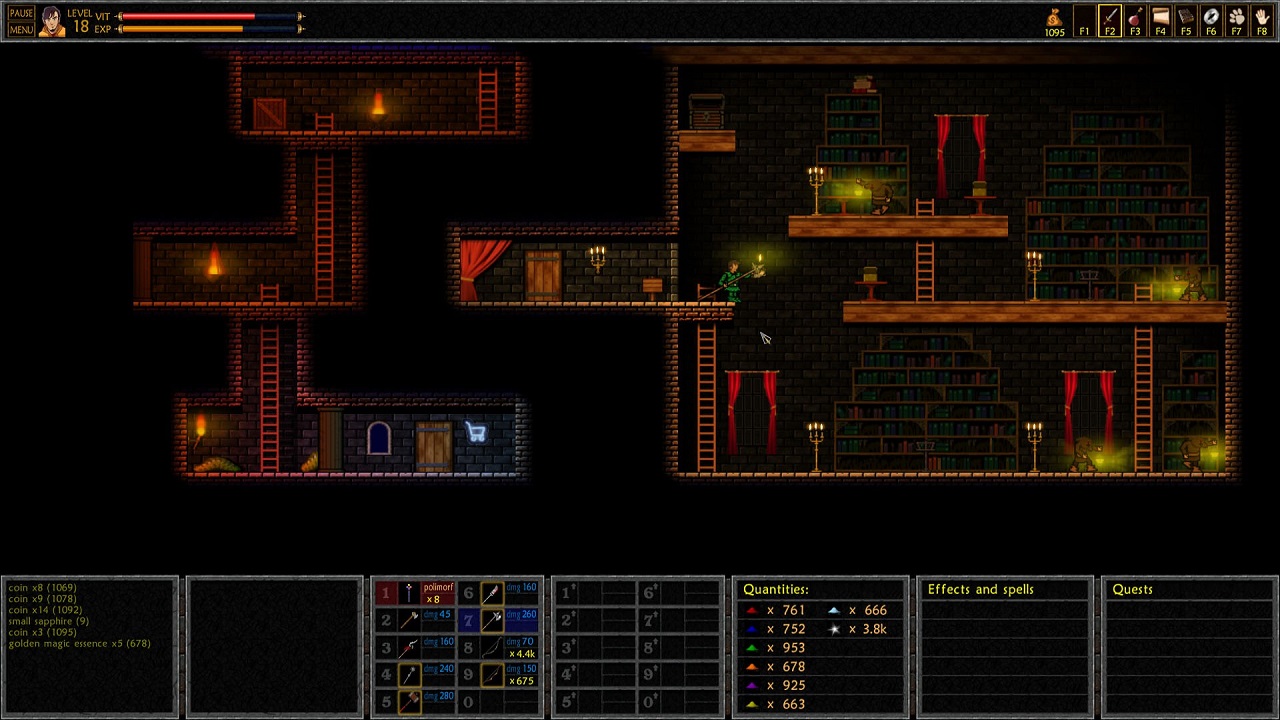
Task: Open the paw print tab F7
Action: [x=1237, y=21]
